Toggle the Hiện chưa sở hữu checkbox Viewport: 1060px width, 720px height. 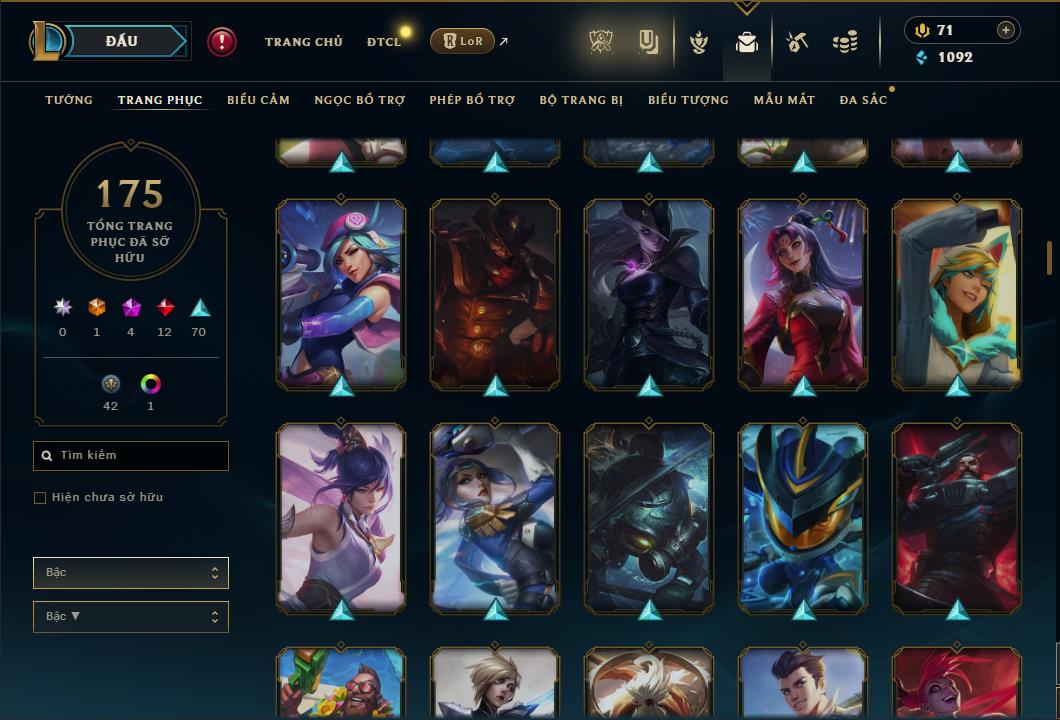point(40,498)
